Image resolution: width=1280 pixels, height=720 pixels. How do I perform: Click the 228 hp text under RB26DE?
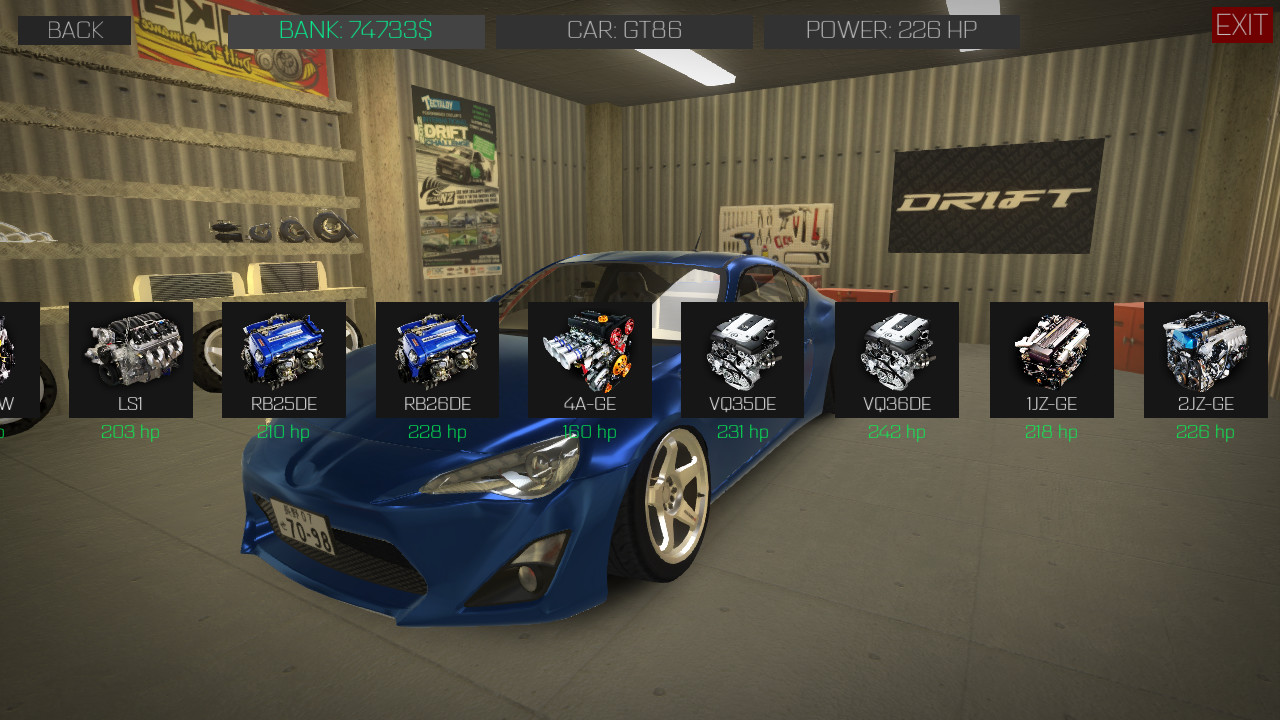tap(437, 432)
